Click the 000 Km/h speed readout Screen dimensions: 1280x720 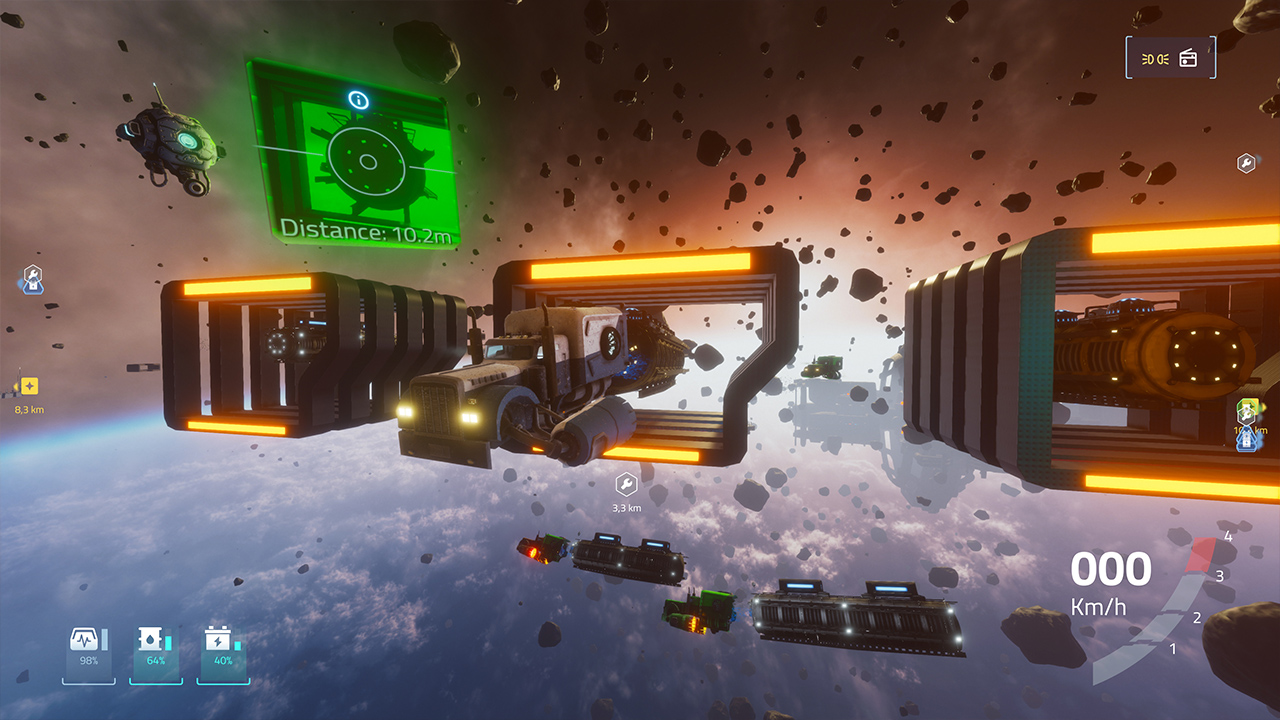(x=1112, y=578)
